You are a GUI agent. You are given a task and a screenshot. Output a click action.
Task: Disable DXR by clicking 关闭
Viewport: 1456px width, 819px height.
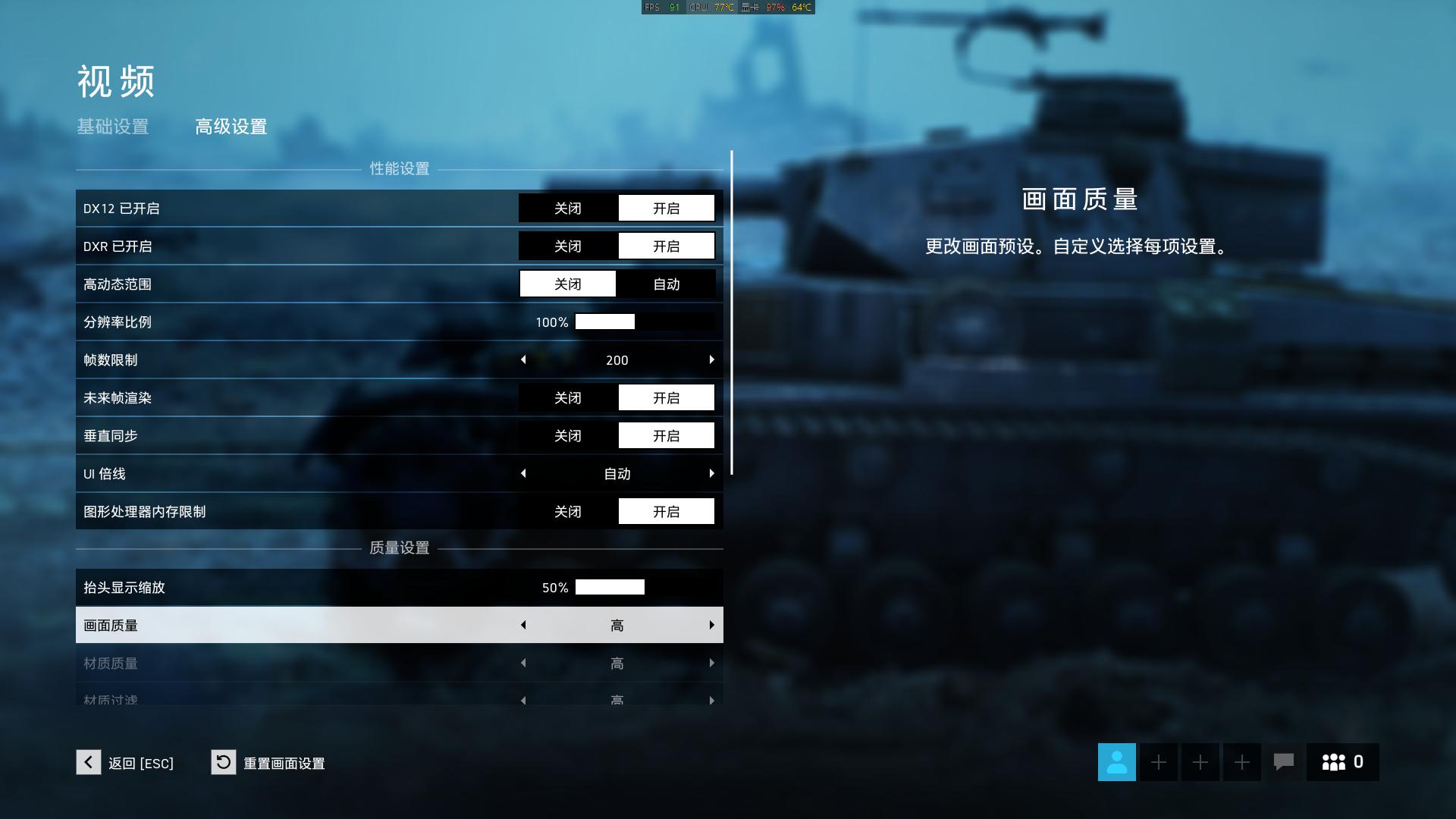click(567, 245)
